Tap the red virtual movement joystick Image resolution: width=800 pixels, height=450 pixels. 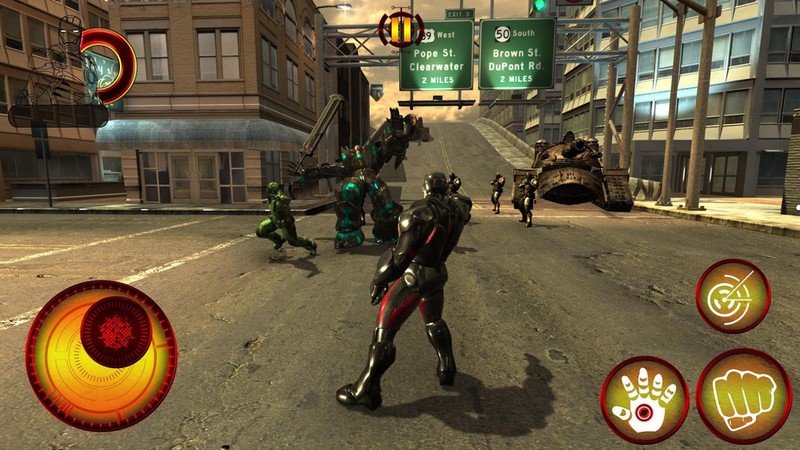pos(115,331)
